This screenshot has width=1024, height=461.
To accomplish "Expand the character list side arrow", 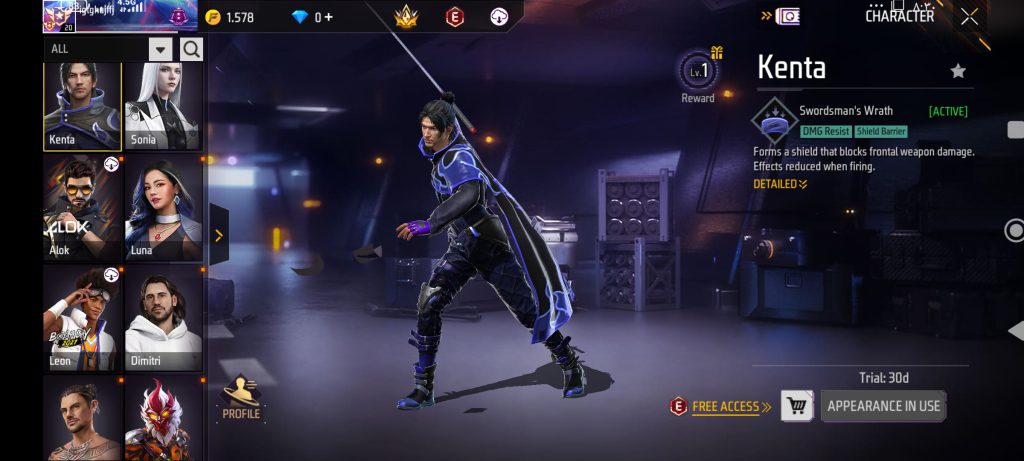I will point(218,236).
